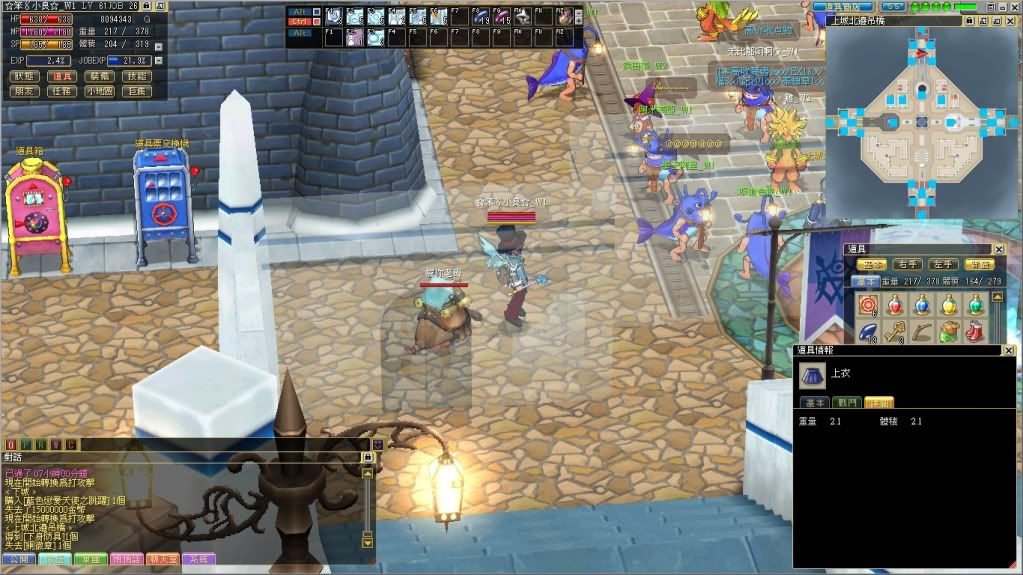Select the golden key item slot
1023x575 pixels.
point(894,331)
